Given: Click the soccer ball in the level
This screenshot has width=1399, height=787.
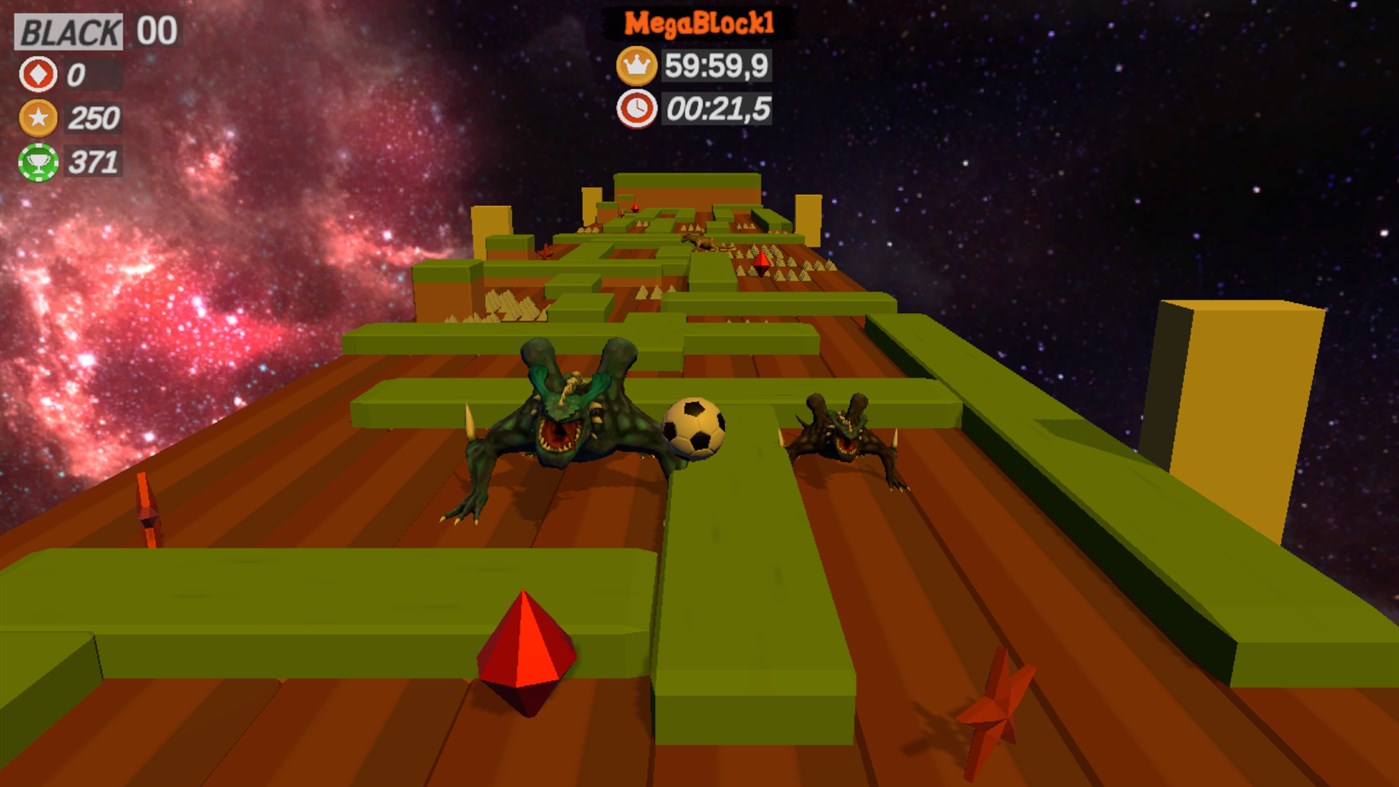Looking at the screenshot, I should click(695, 429).
